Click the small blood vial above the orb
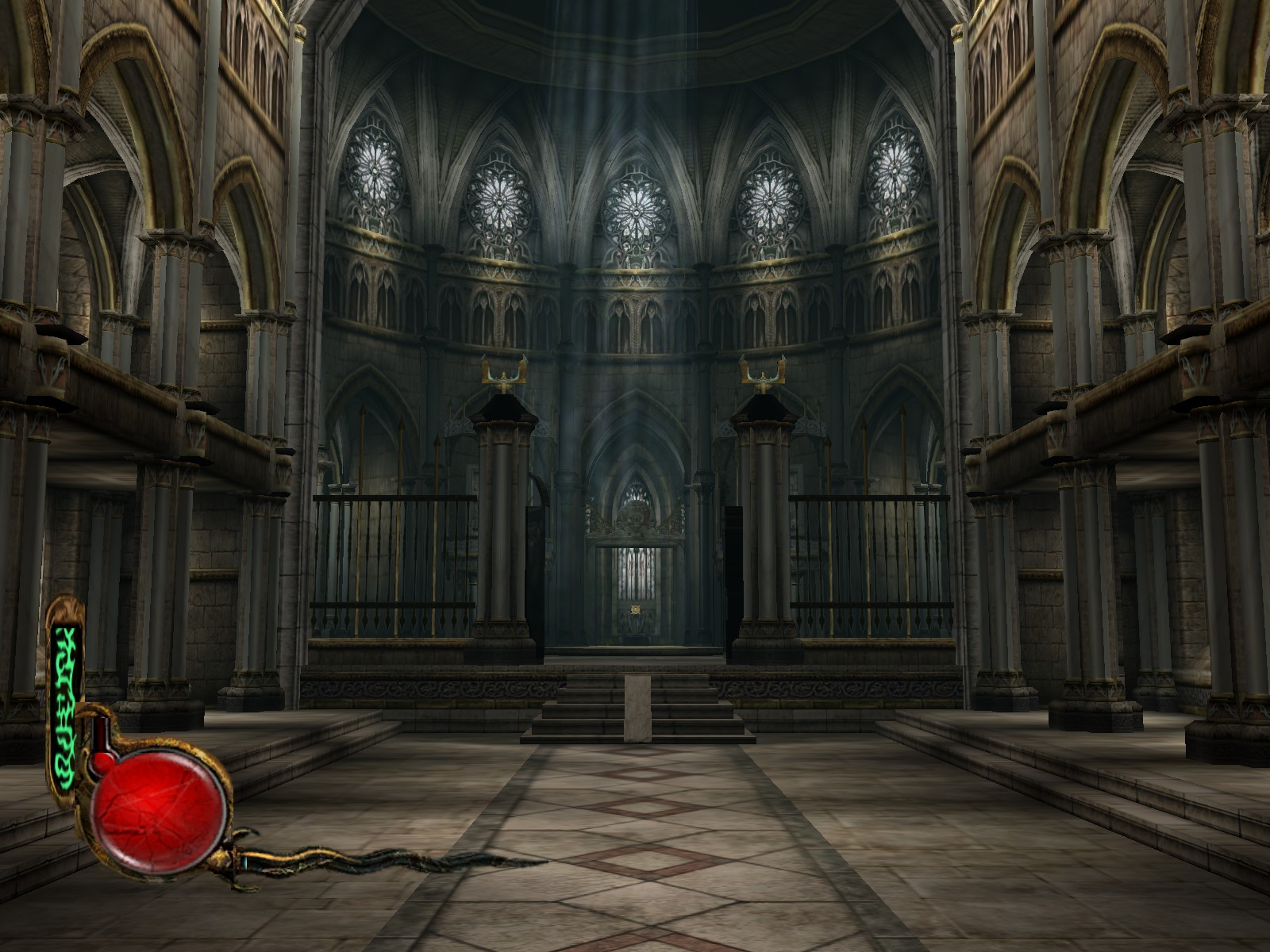The height and width of the screenshot is (952, 1270). pyautogui.click(x=102, y=734)
